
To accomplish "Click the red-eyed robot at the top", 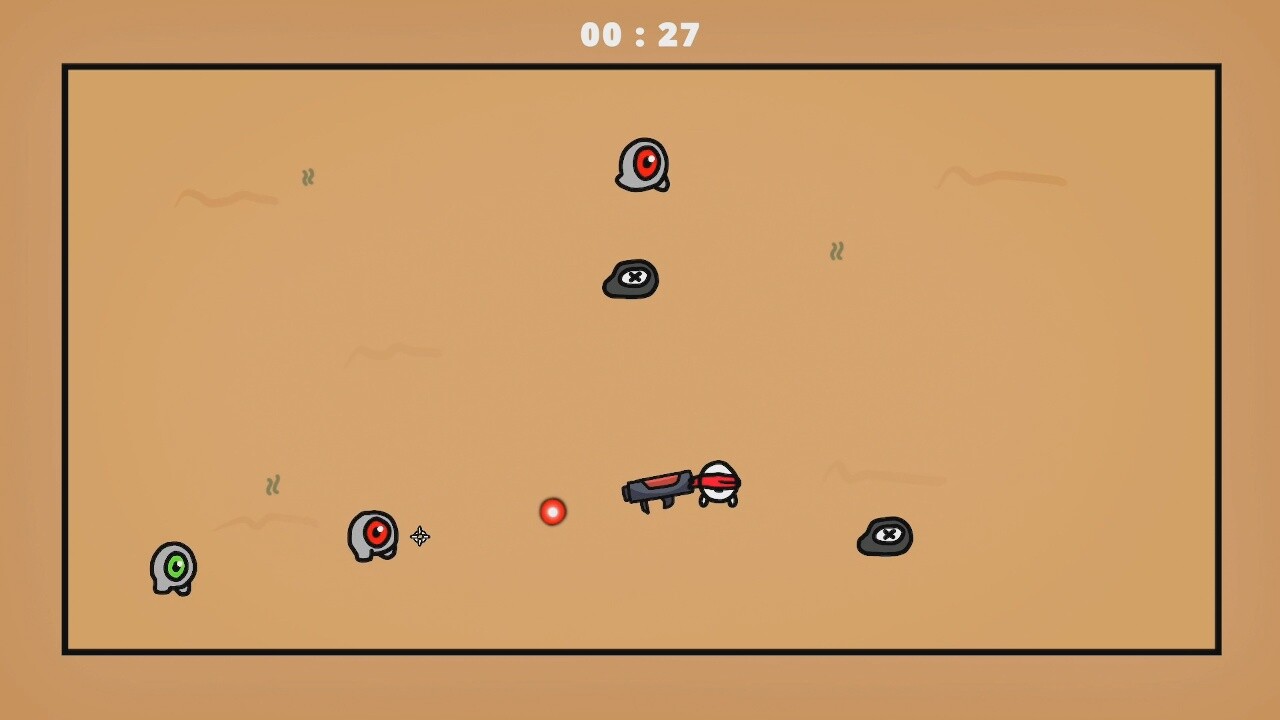I will point(643,165).
